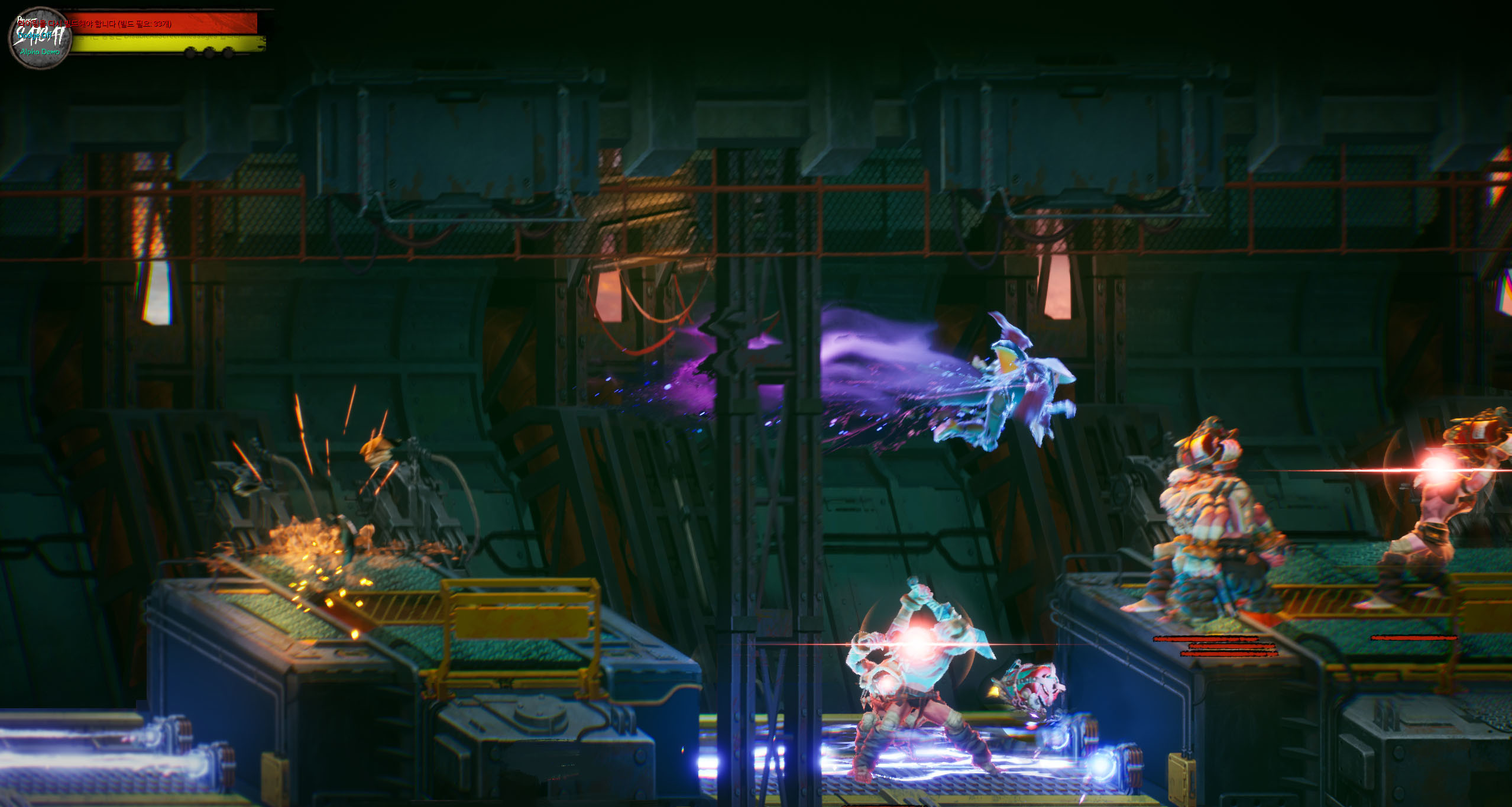Select the Korean lighting rebuild notice text
The width and height of the screenshot is (1512, 807).
[95, 24]
